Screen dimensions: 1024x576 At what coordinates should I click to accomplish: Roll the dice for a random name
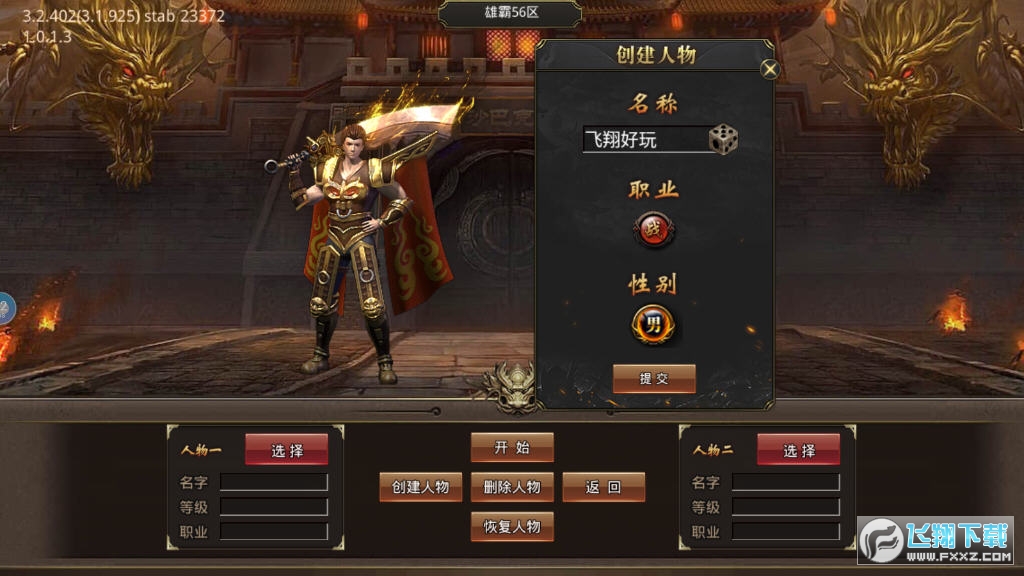coord(723,139)
